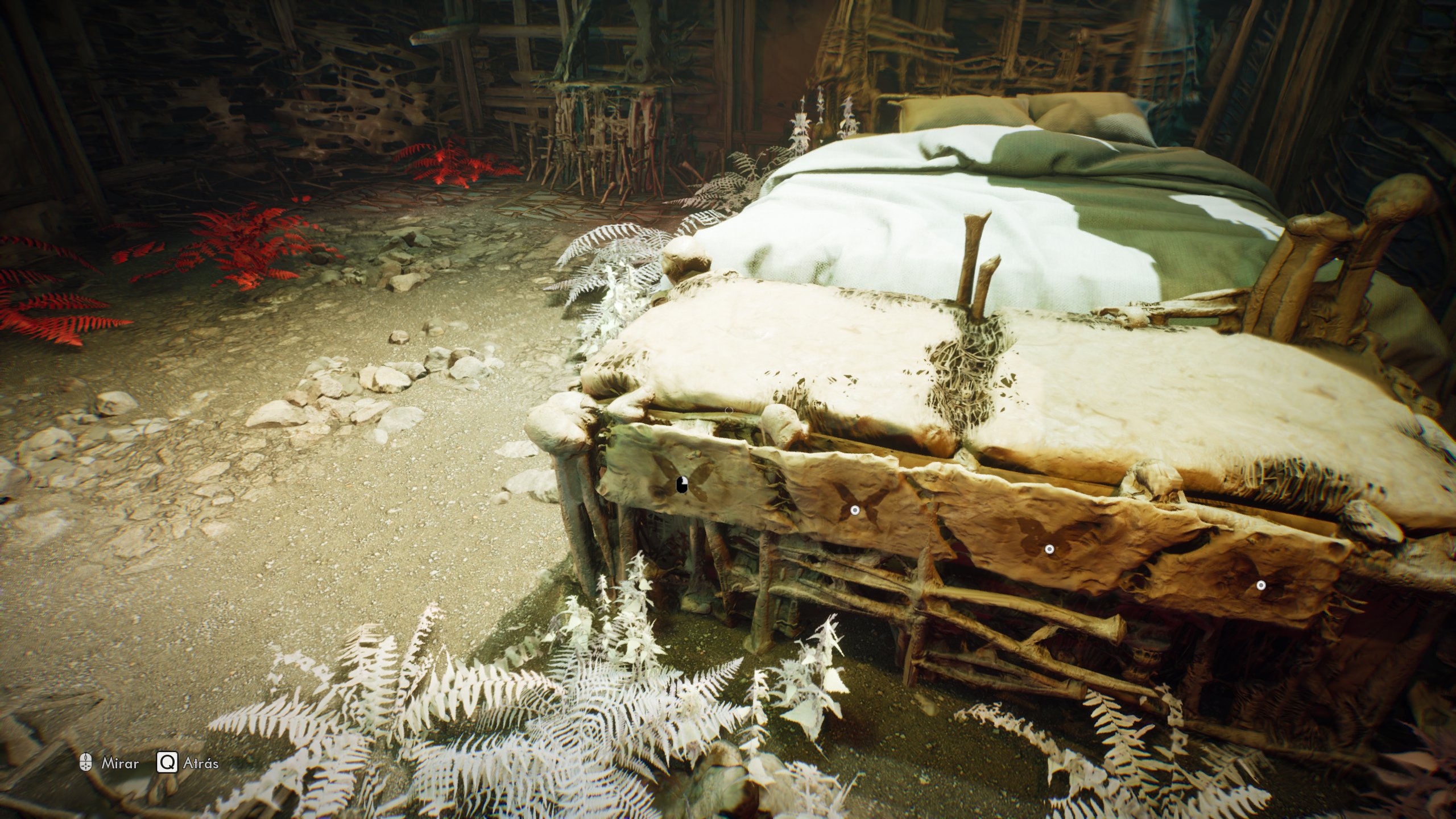The height and width of the screenshot is (819, 1456).
Task: Select the marker on the faded dark butterfly cloth
Action: 1261,585
